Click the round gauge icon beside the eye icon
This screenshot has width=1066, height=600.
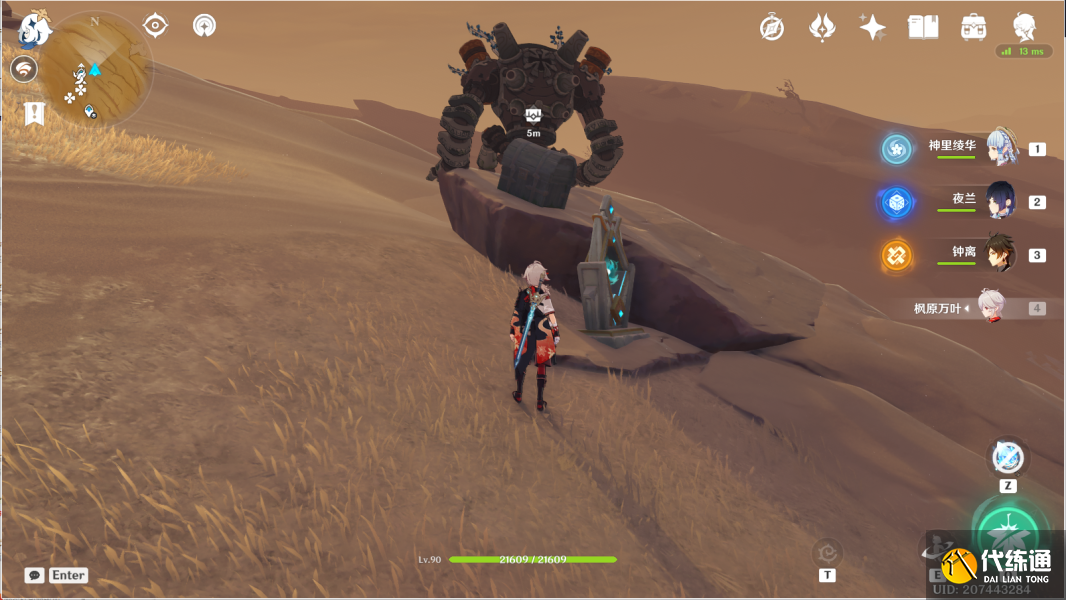point(204,25)
